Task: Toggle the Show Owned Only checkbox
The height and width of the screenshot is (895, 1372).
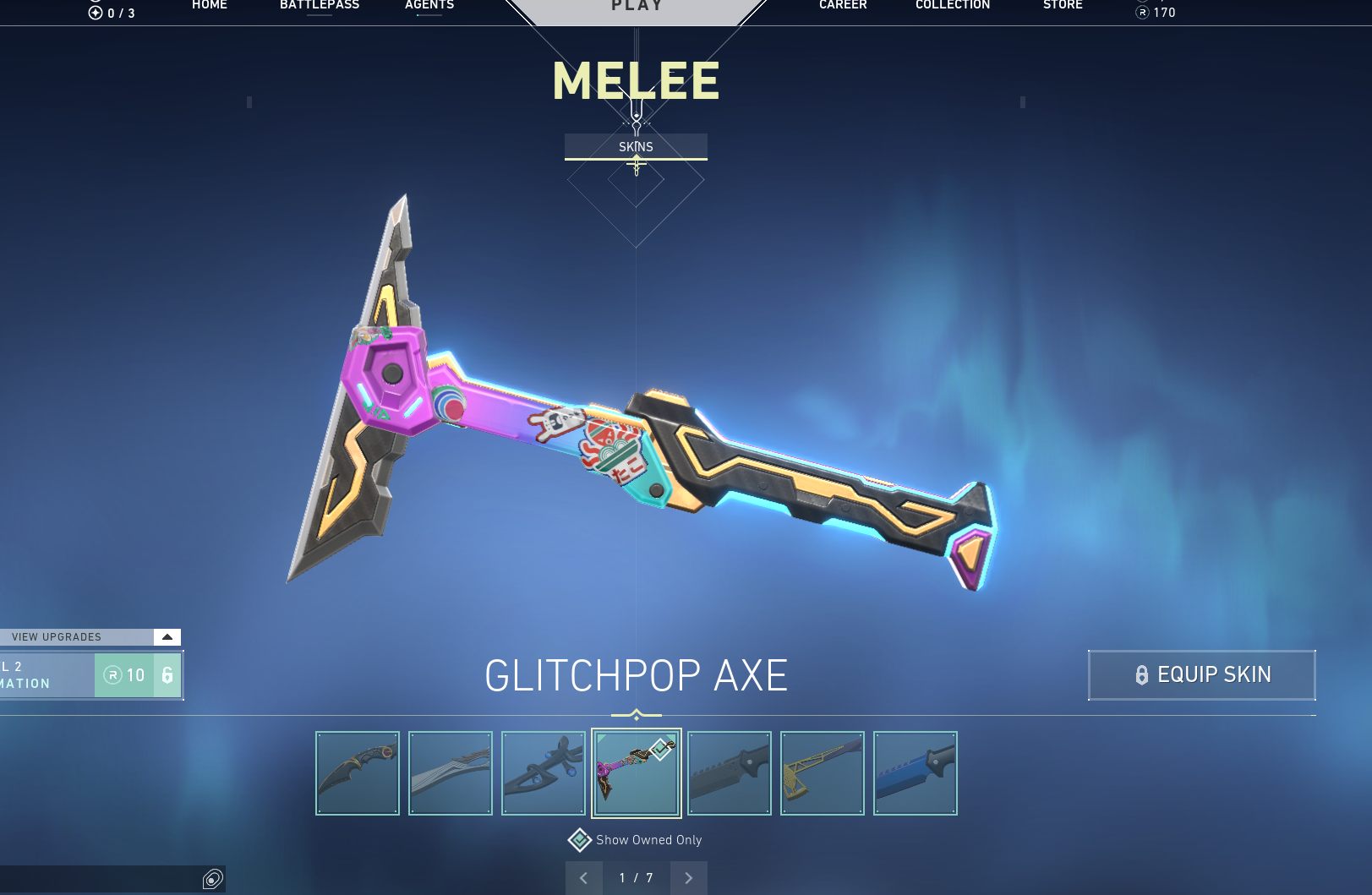Action: [x=580, y=840]
